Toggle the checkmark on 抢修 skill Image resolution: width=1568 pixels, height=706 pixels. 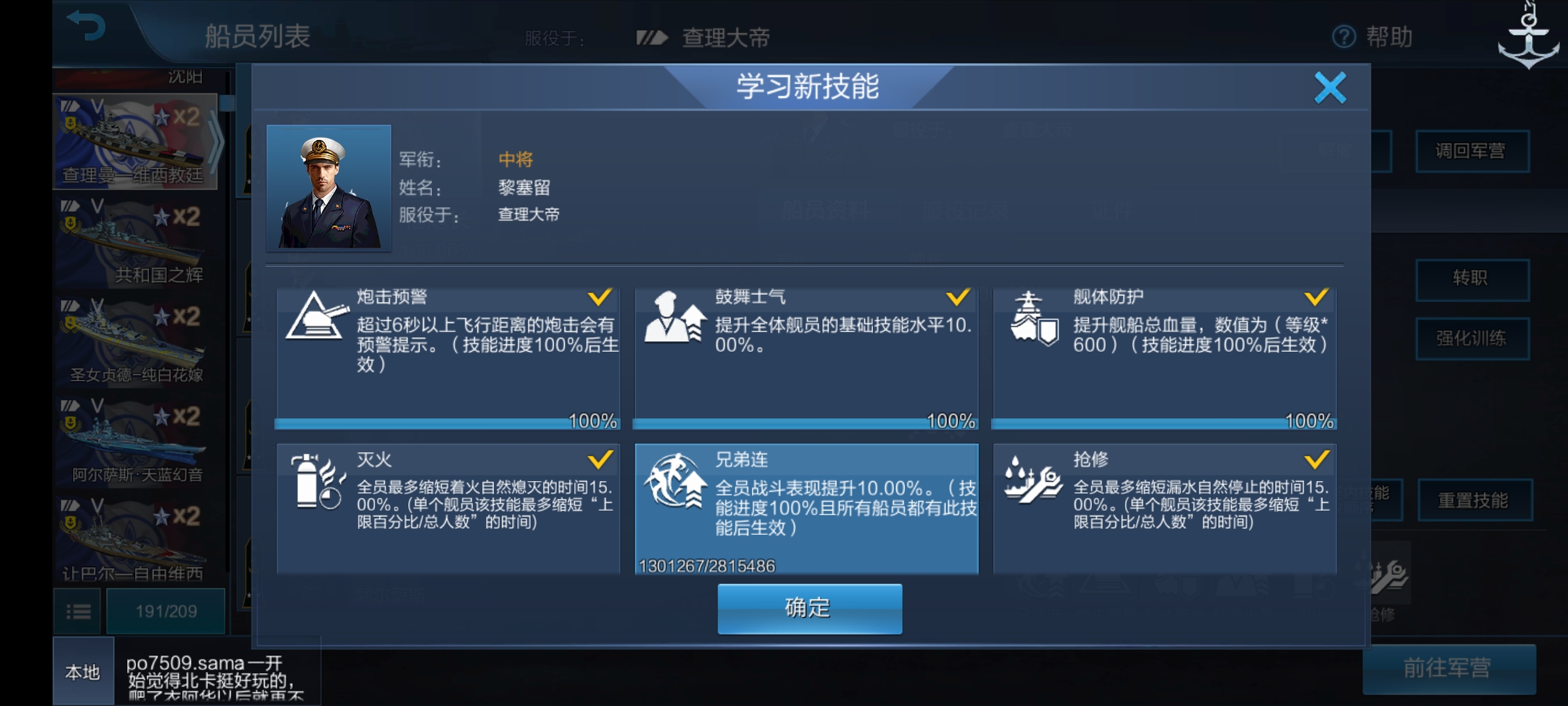(1317, 461)
